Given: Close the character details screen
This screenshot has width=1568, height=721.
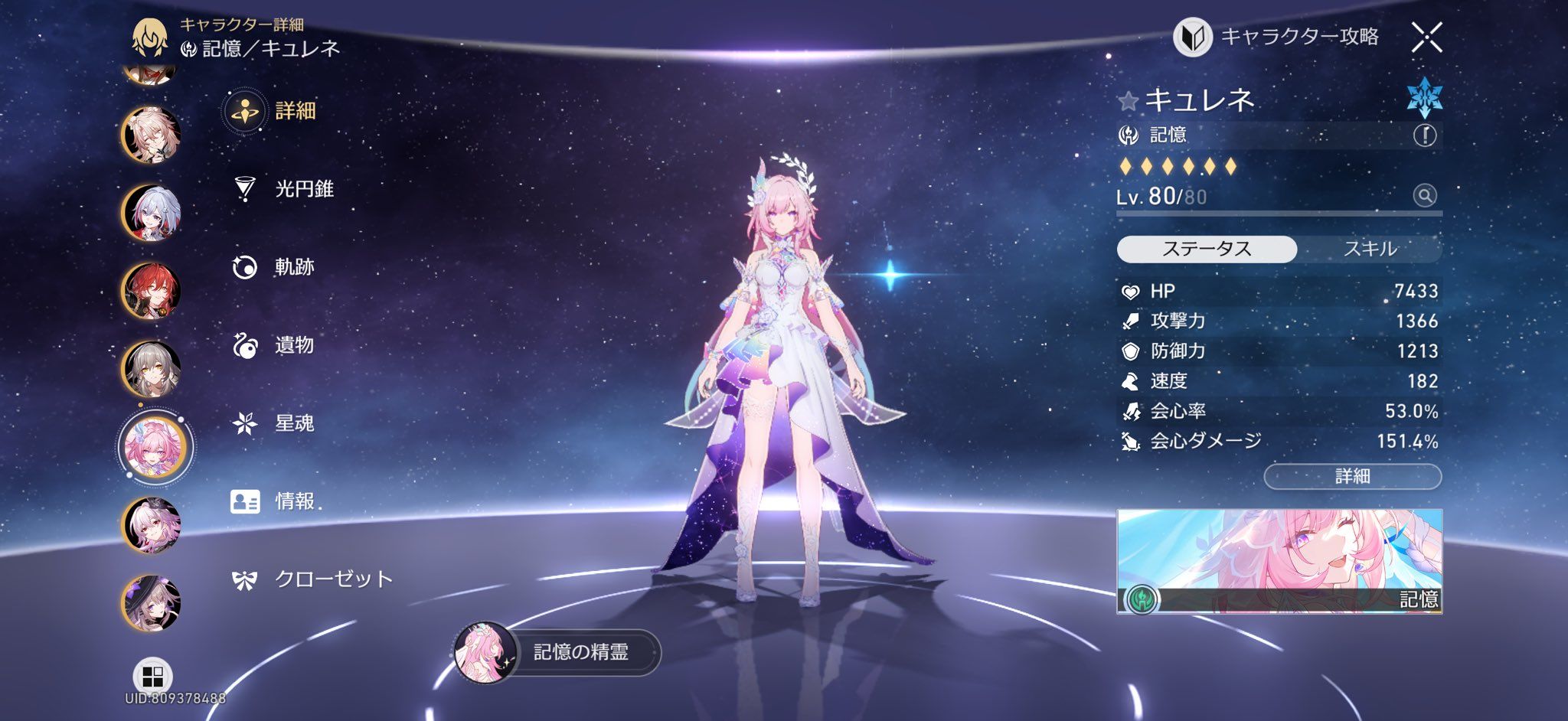Looking at the screenshot, I should [1426, 37].
